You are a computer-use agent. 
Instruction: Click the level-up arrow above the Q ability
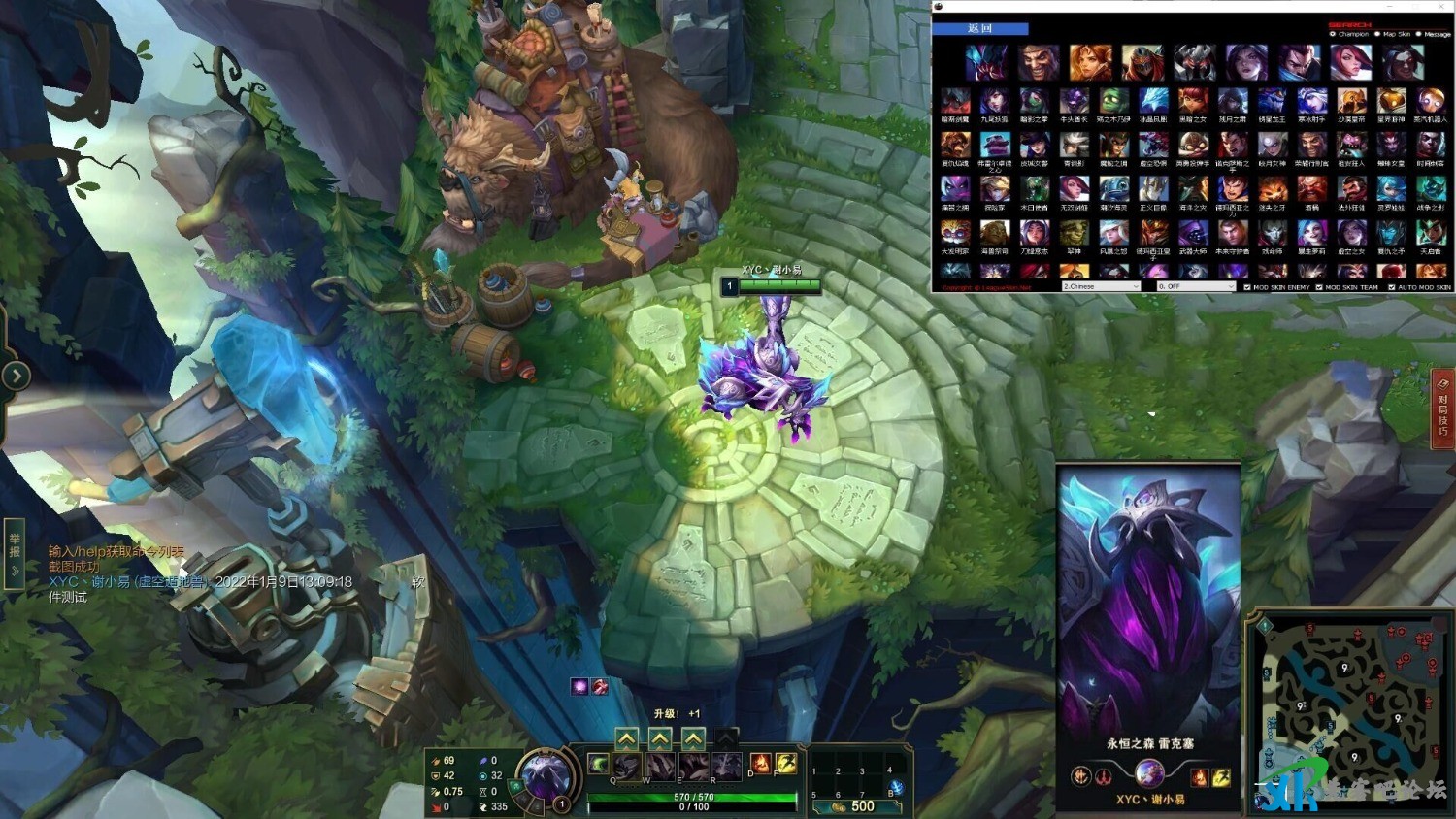626,738
